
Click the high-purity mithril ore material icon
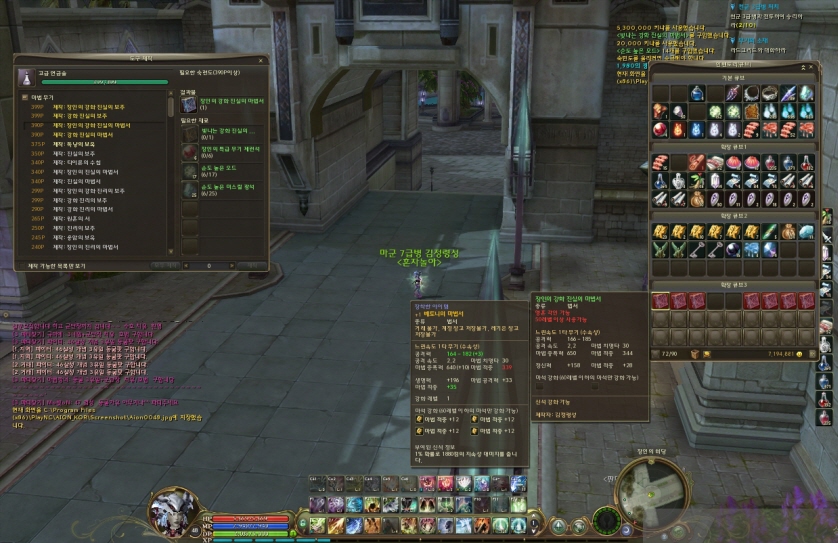point(188,188)
